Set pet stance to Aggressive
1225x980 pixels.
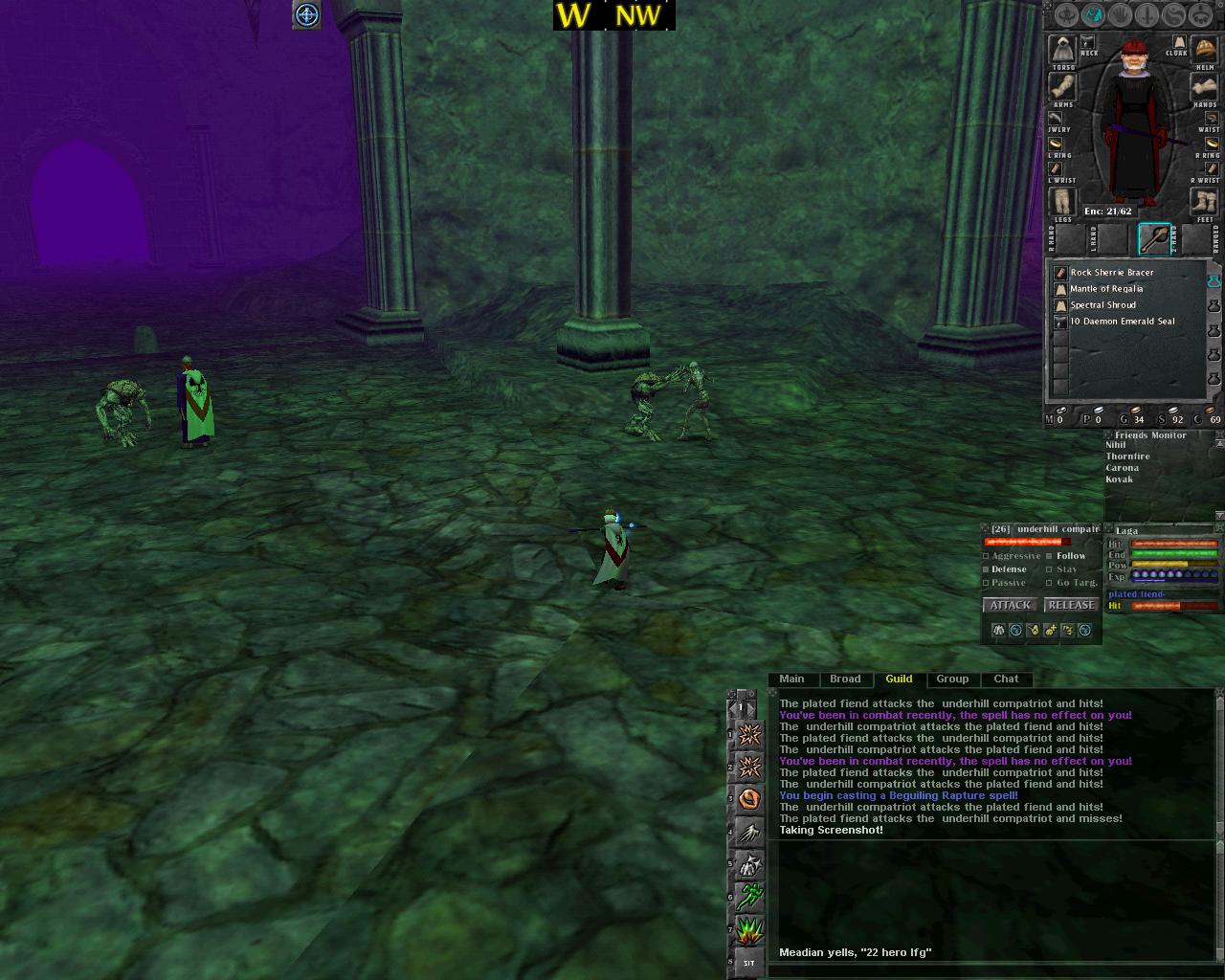(x=987, y=556)
